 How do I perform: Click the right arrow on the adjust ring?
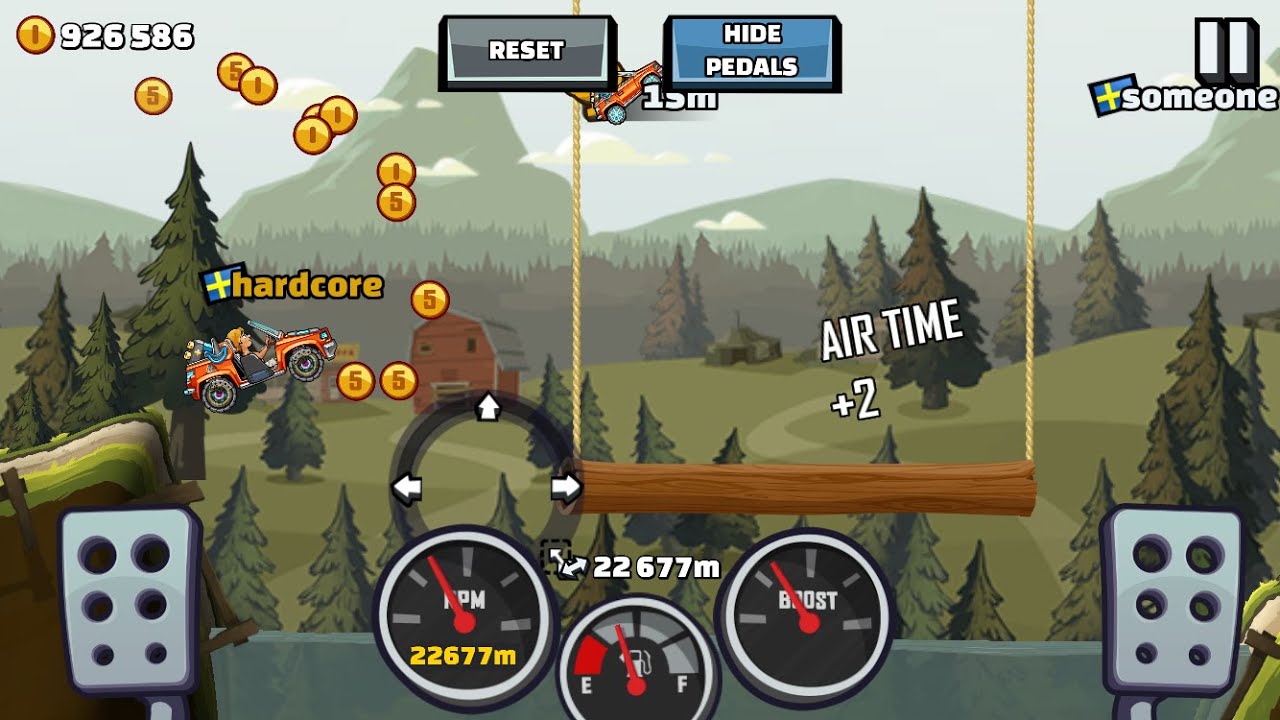pyautogui.click(x=566, y=488)
